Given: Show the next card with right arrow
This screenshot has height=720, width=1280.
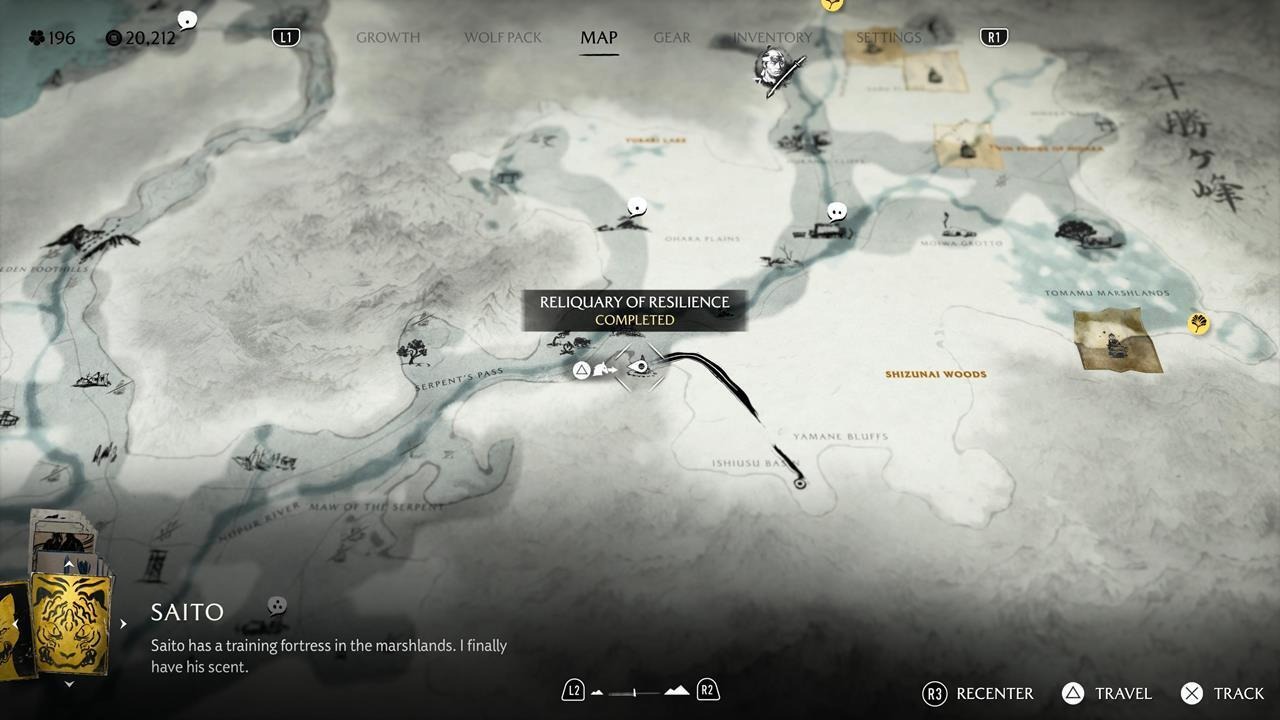Looking at the screenshot, I should 123,624.
